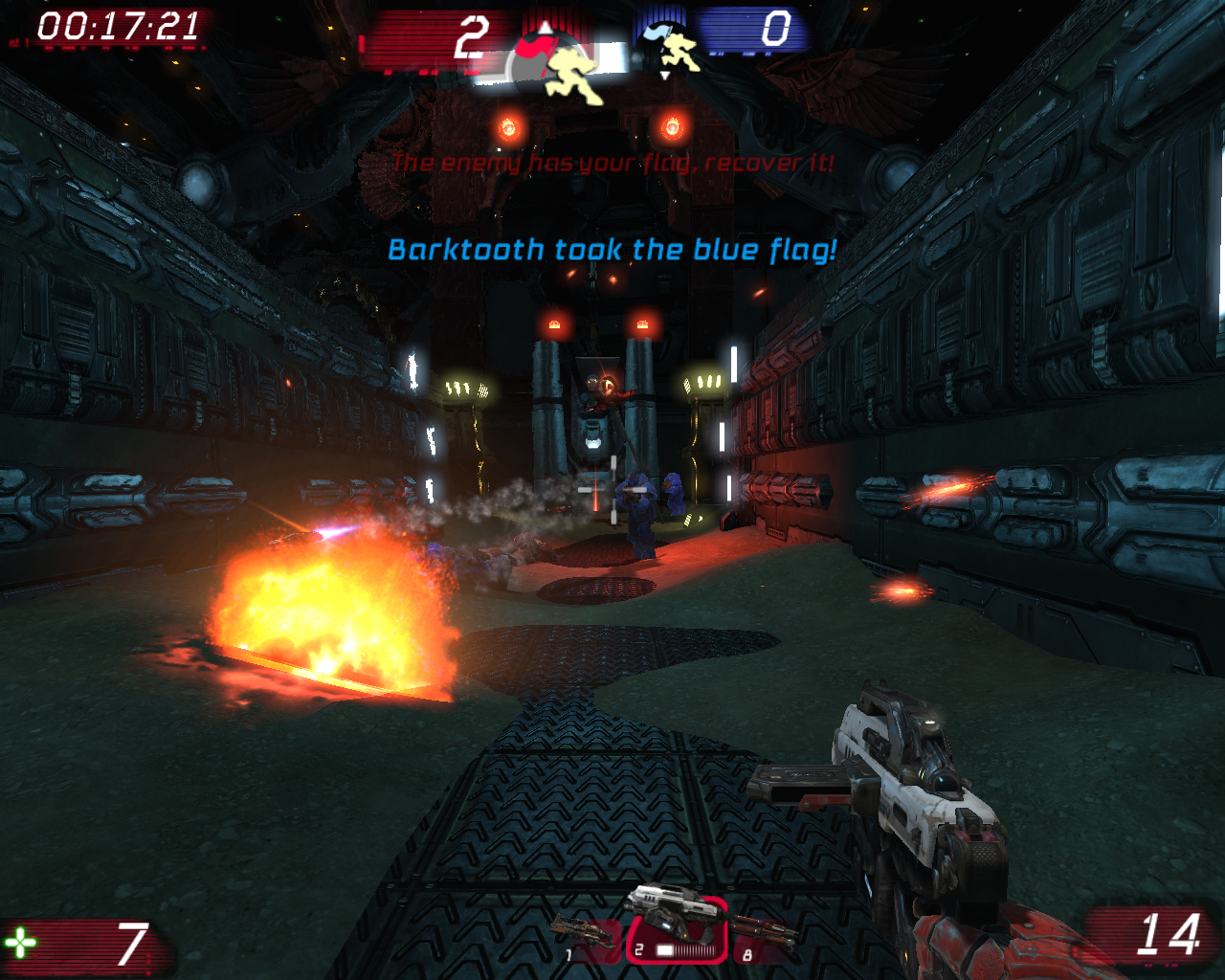
Task: Click 'The enemy has your flag, recover it!' warning
Action: [612, 163]
